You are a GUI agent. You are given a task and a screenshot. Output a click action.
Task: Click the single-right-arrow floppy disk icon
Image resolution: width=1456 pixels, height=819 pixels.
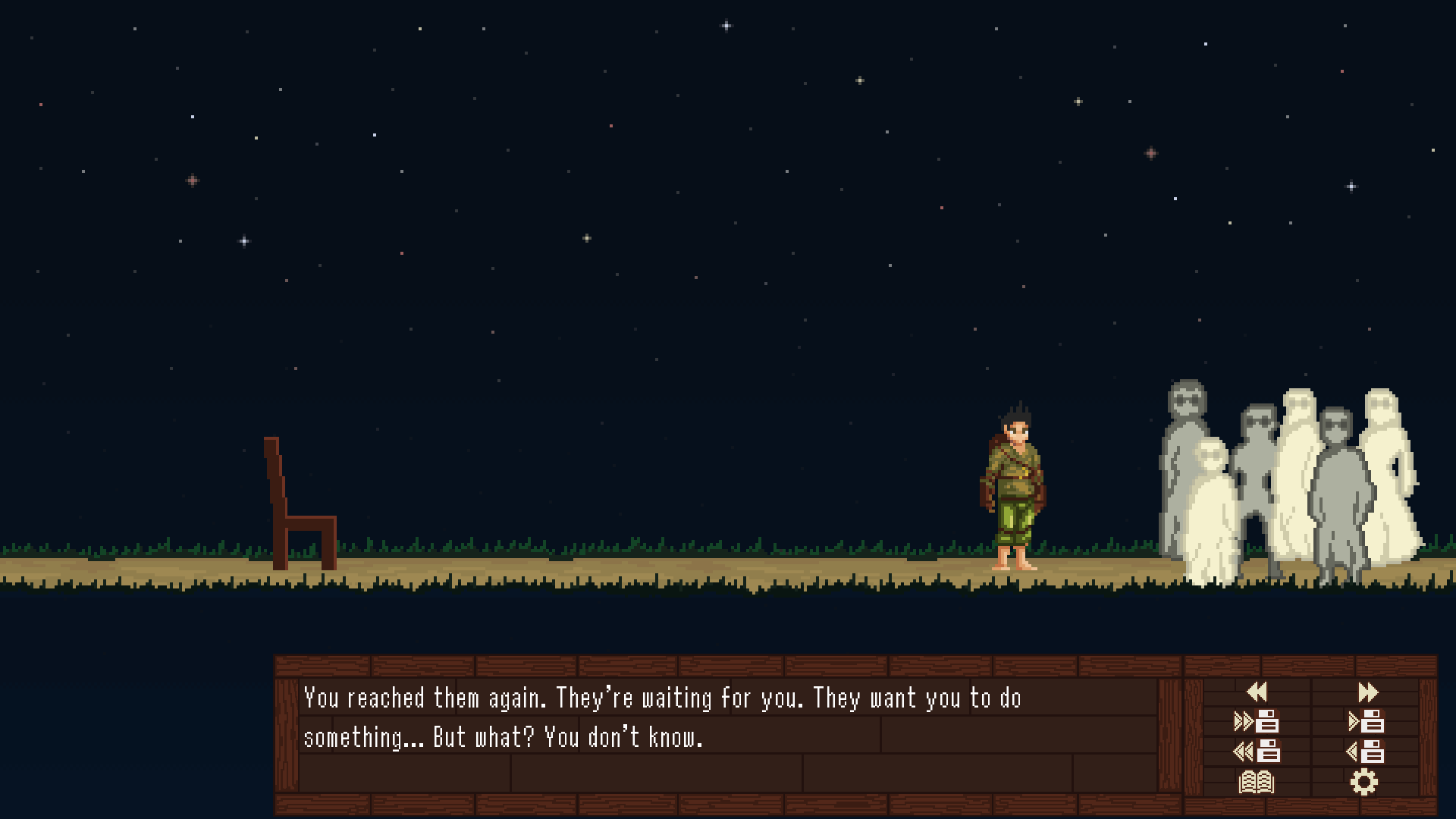[1367, 721]
